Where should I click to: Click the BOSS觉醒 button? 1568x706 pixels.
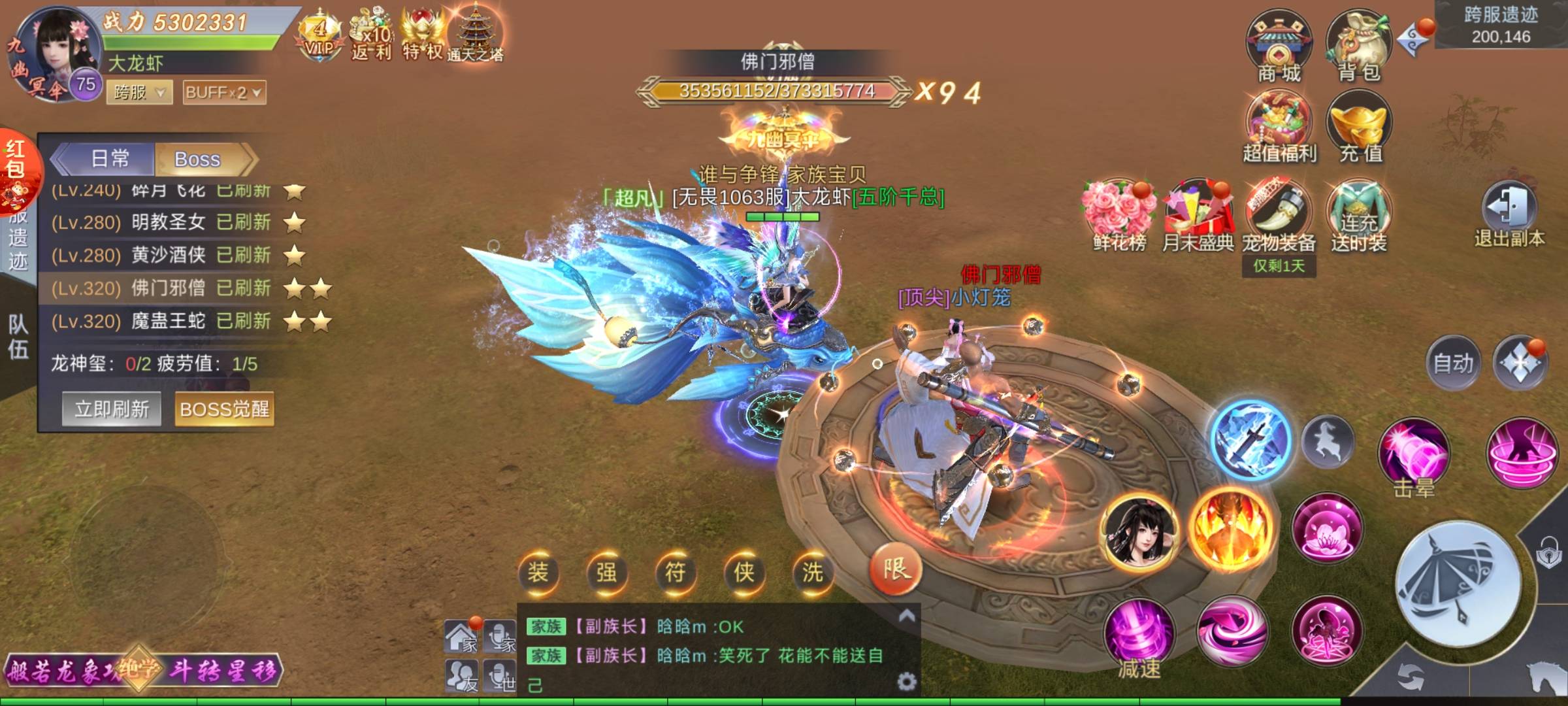point(224,409)
